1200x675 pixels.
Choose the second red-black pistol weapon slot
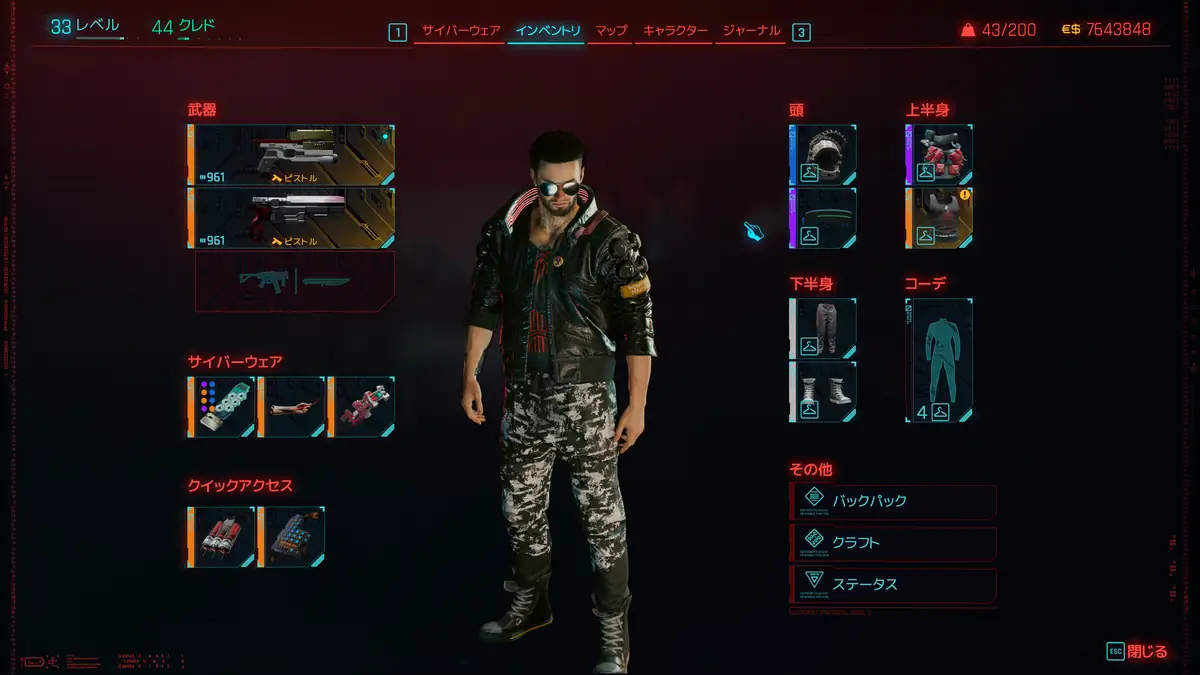(291, 218)
